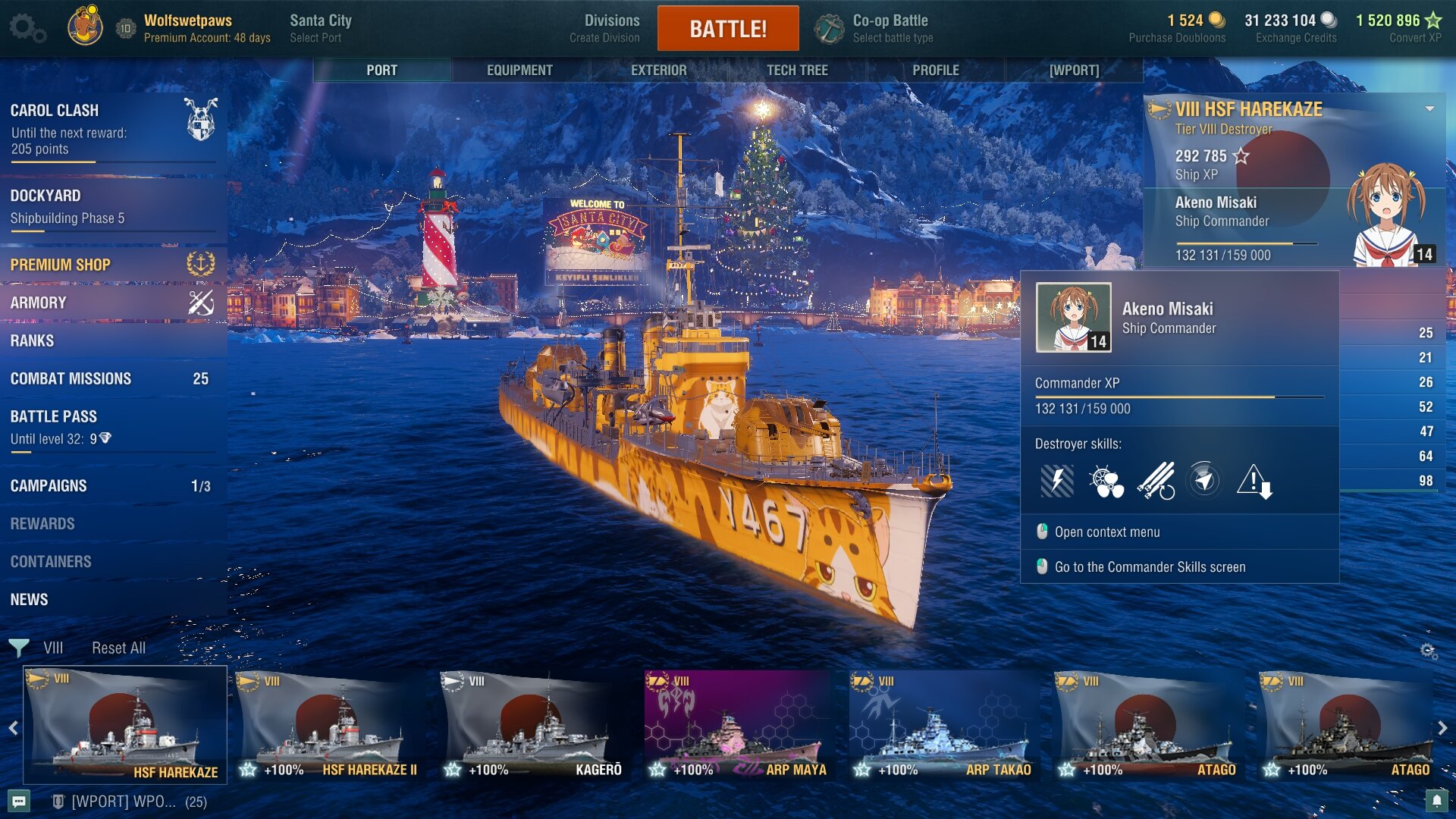
Task: Open the chat window icon
Action: click(19, 801)
